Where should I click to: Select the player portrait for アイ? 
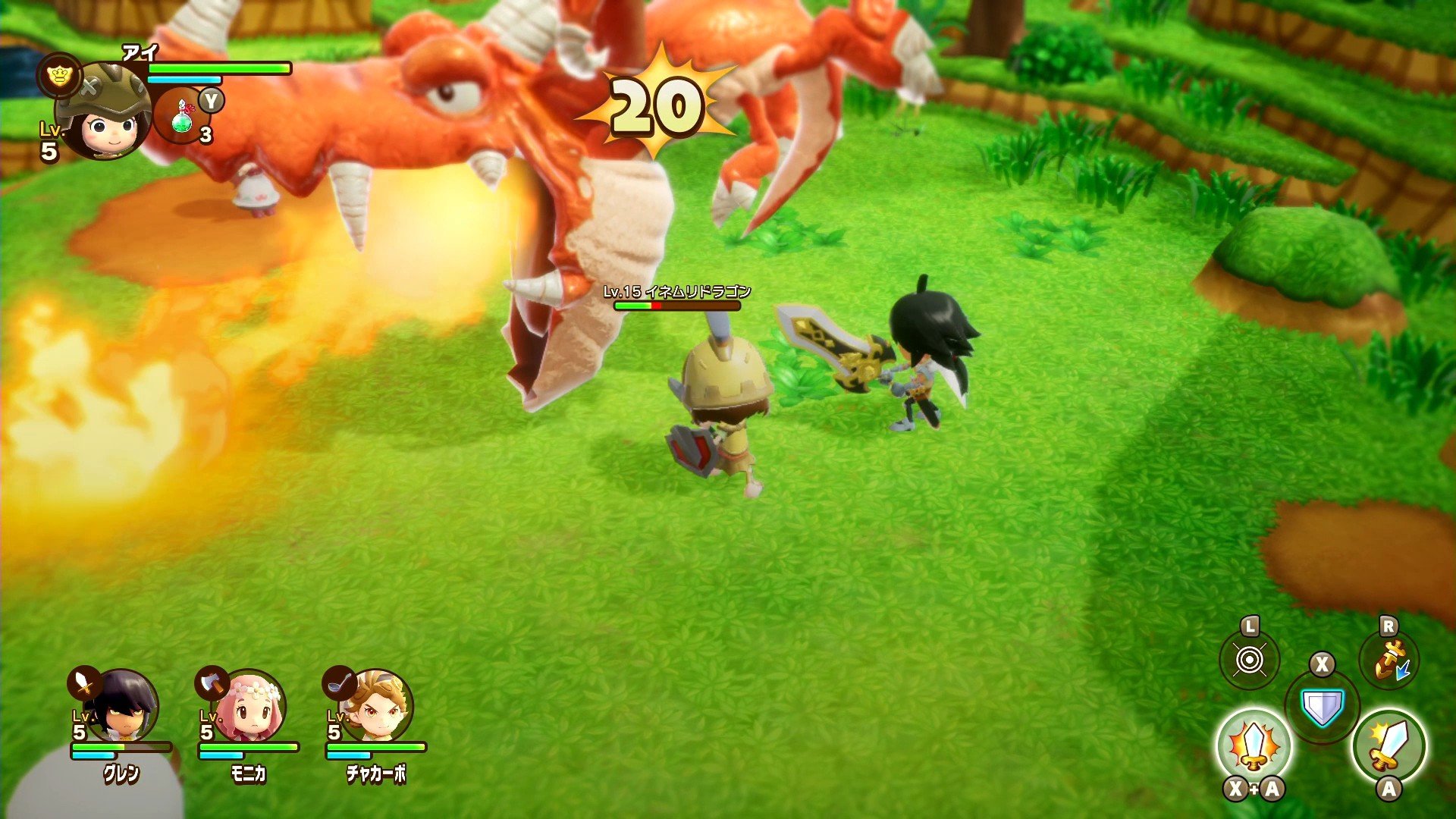pos(104,114)
